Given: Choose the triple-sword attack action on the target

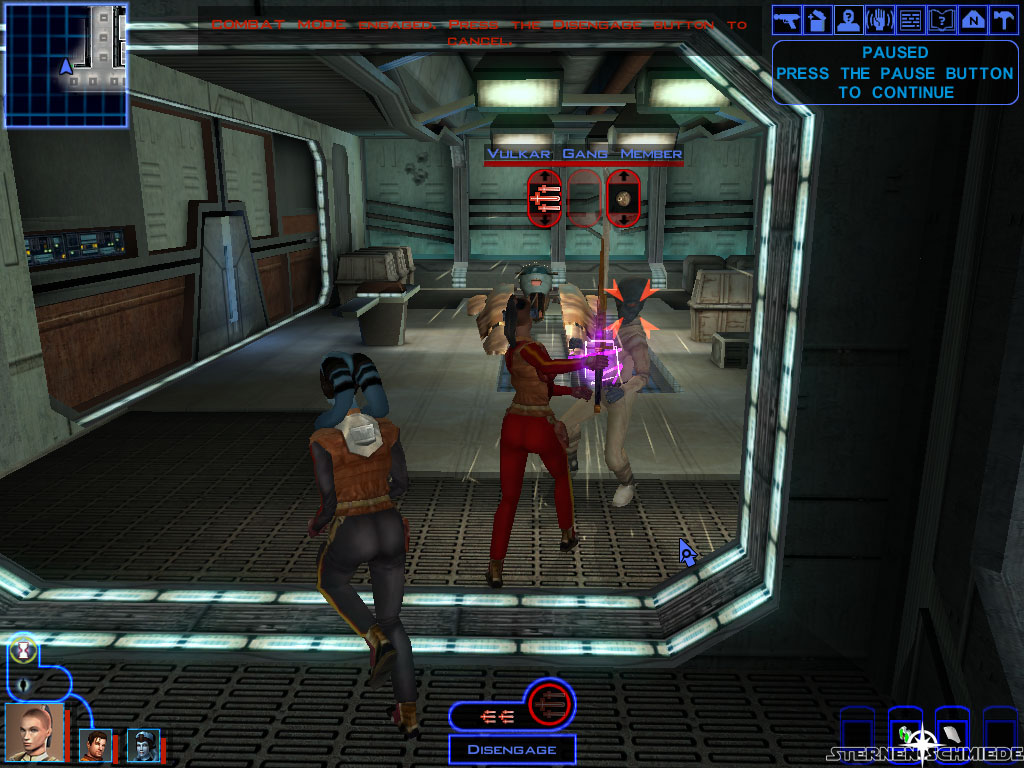Looking at the screenshot, I should tap(543, 198).
